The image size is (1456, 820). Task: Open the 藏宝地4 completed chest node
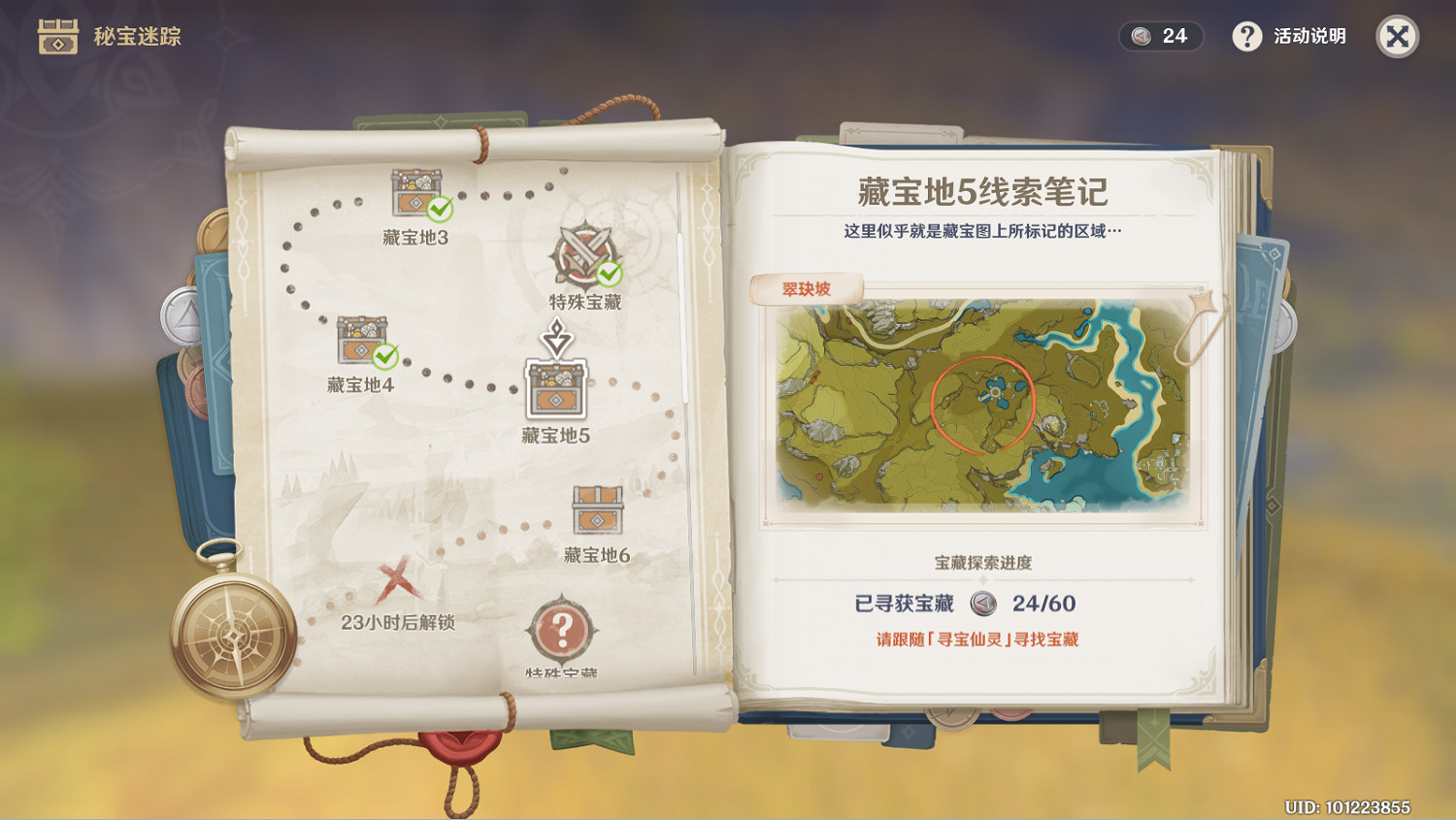(x=361, y=342)
